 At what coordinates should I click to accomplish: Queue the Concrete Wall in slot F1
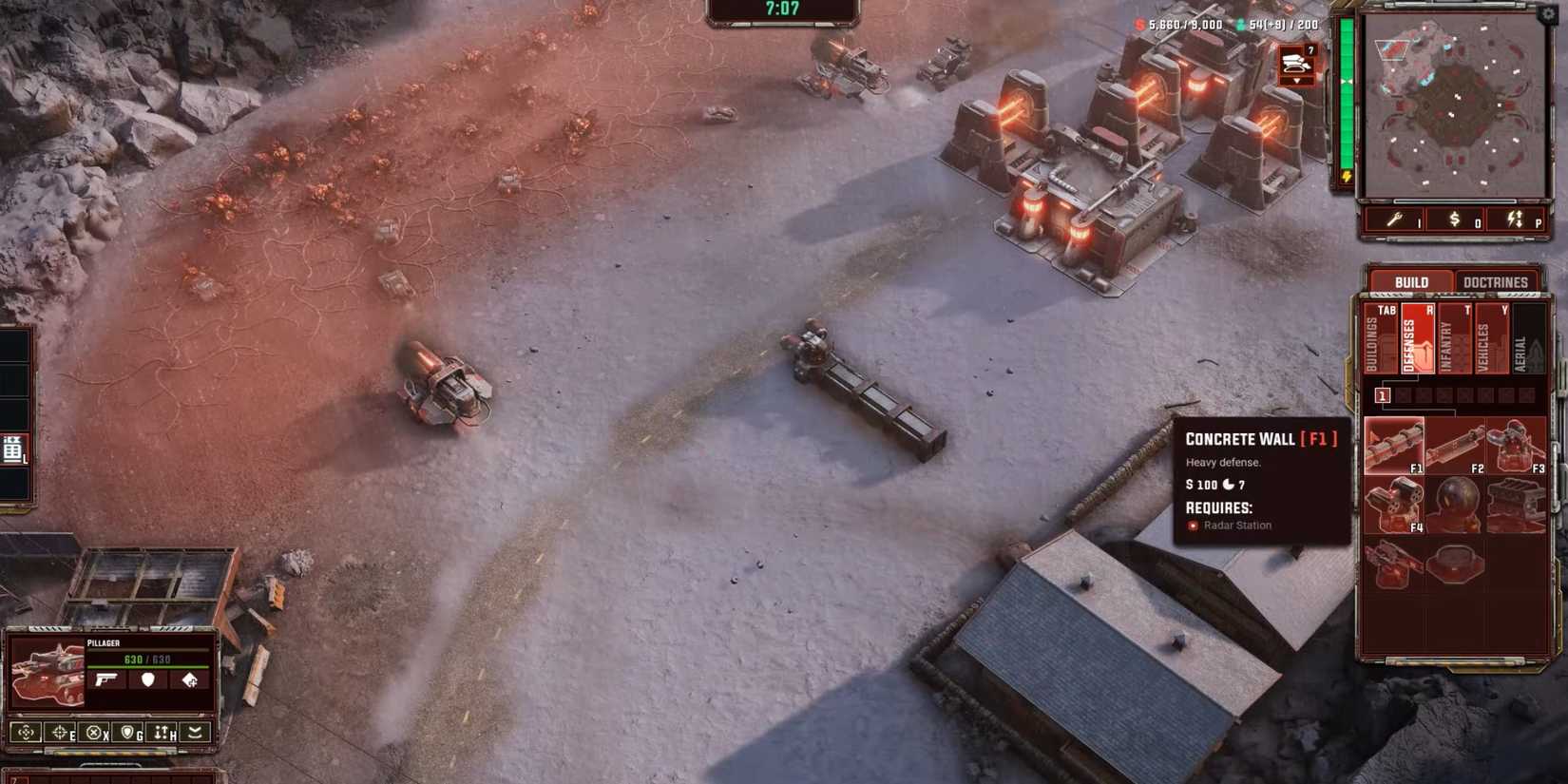tap(1395, 445)
